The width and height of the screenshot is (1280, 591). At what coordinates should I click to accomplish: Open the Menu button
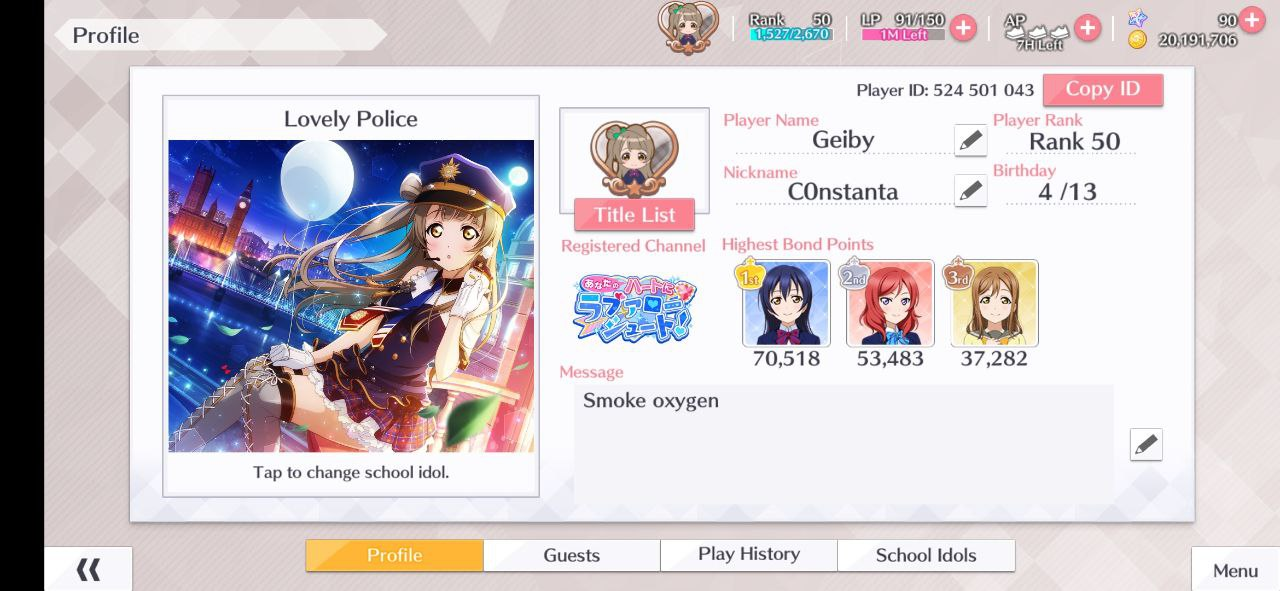1235,570
